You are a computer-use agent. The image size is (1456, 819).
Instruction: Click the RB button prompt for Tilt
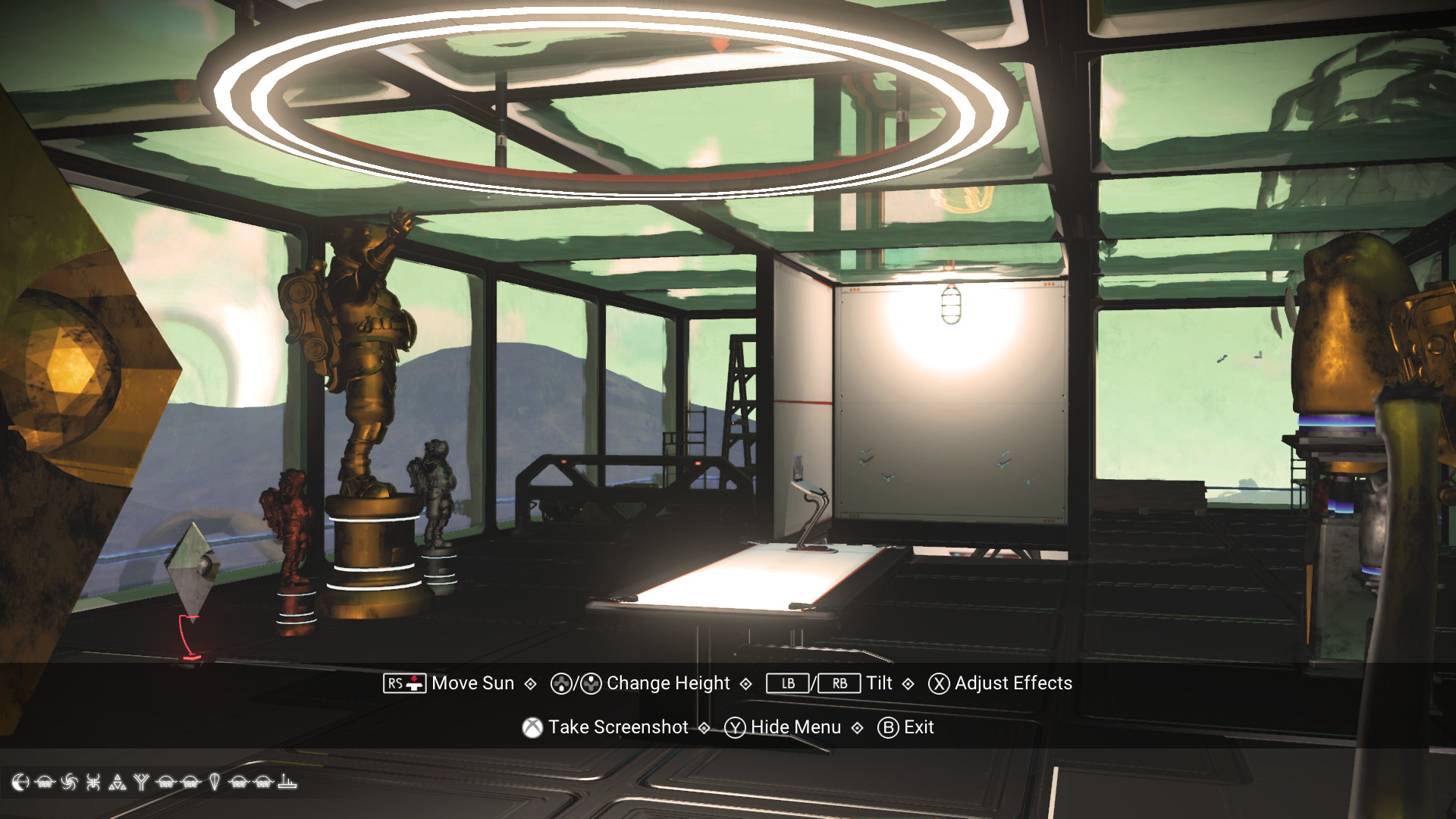point(839,683)
